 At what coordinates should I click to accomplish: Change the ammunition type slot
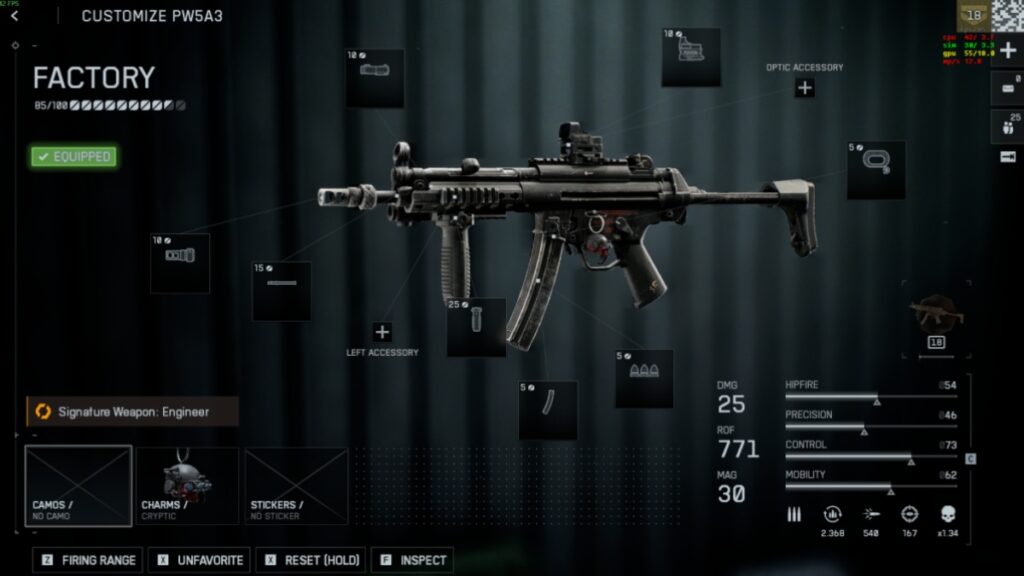pos(643,378)
